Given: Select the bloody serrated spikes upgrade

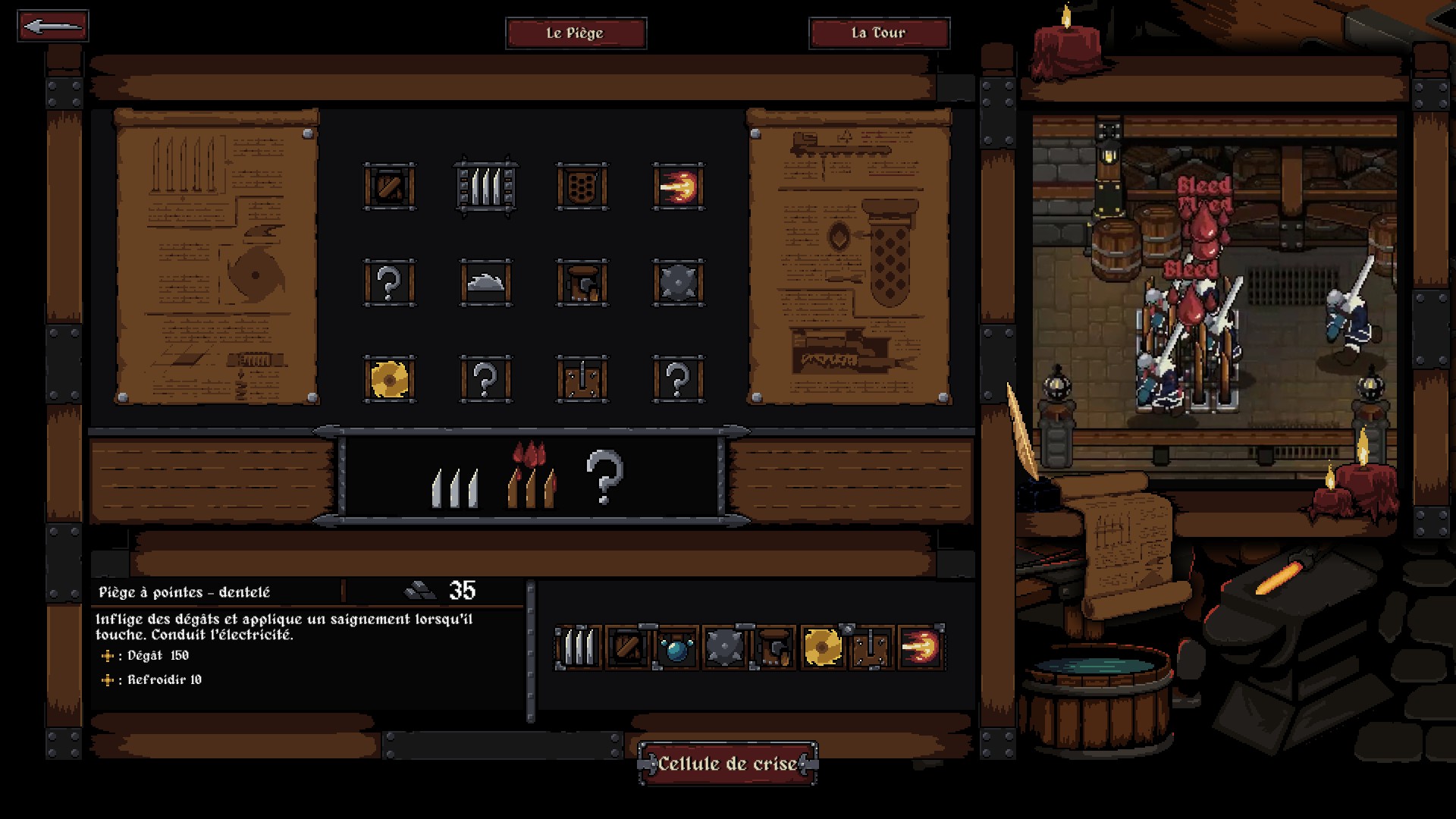Looking at the screenshot, I should coord(532,476).
